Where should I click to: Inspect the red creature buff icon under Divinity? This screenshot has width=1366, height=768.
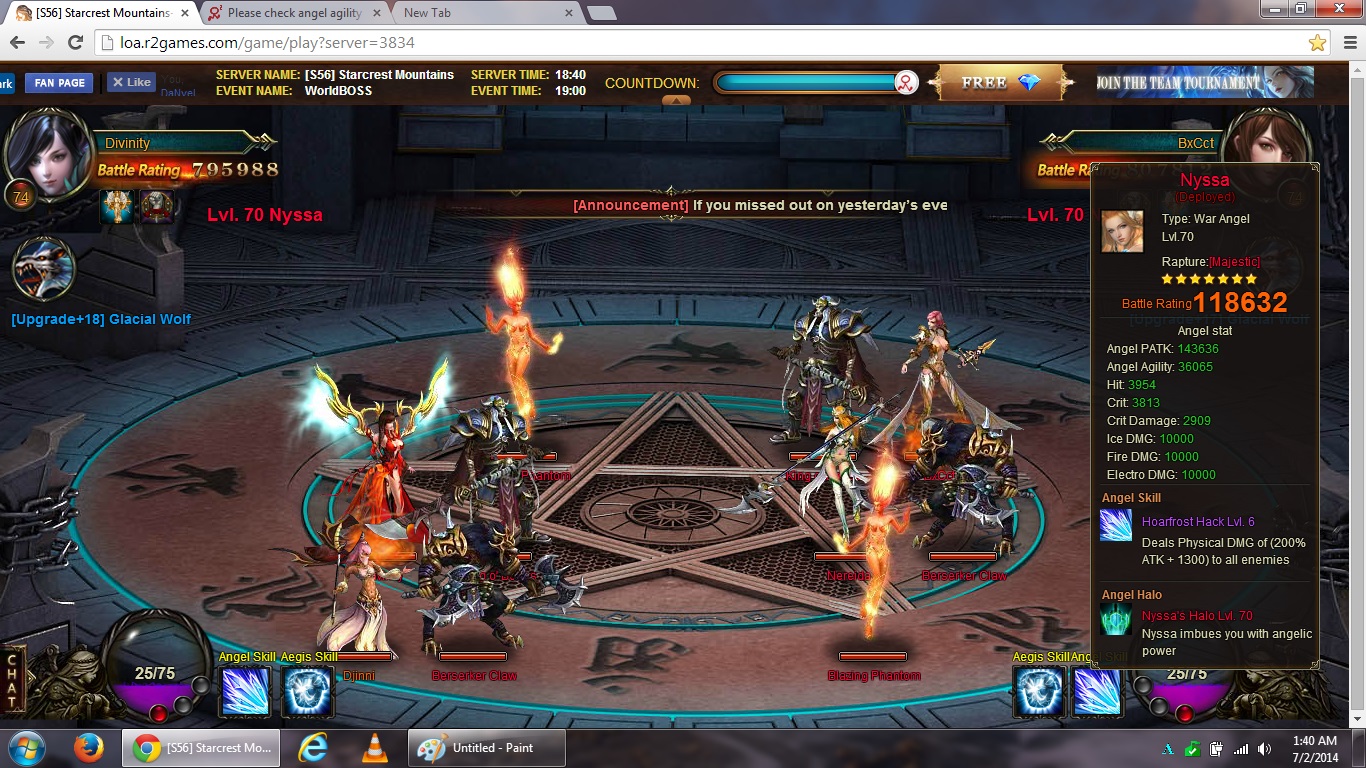tap(157, 207)
